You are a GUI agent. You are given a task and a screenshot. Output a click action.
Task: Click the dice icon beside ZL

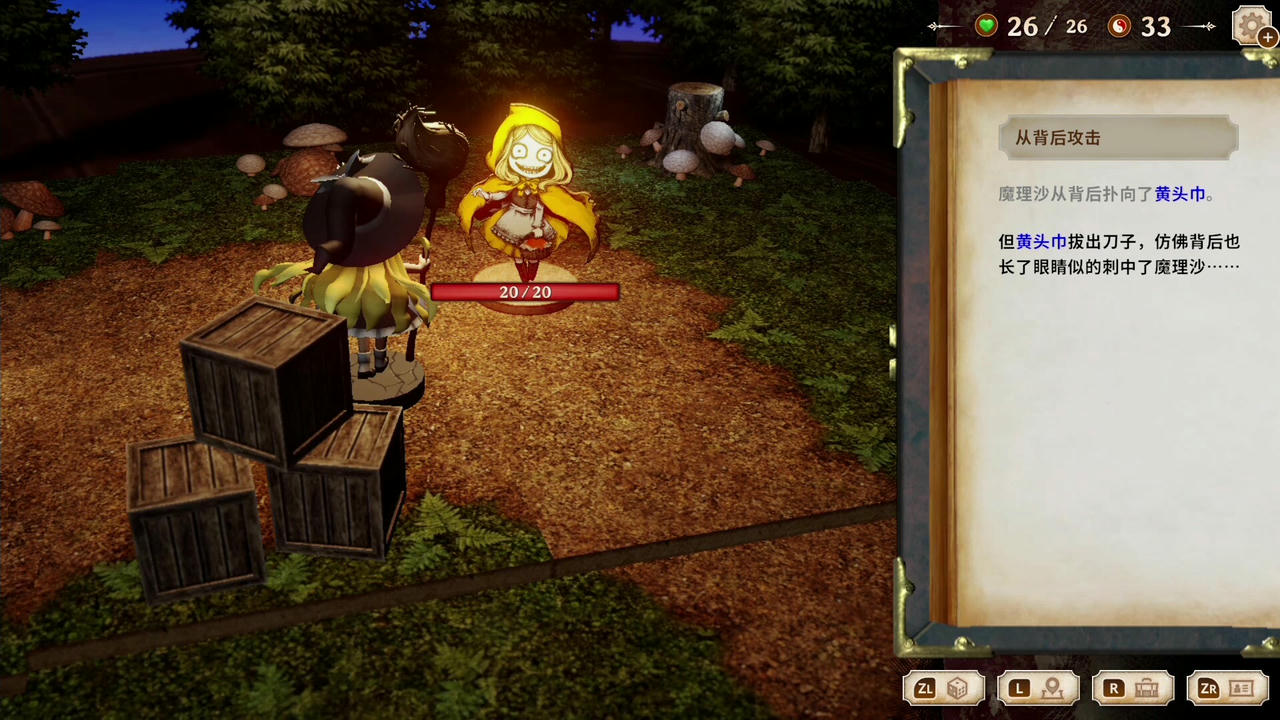click(958, 688)
